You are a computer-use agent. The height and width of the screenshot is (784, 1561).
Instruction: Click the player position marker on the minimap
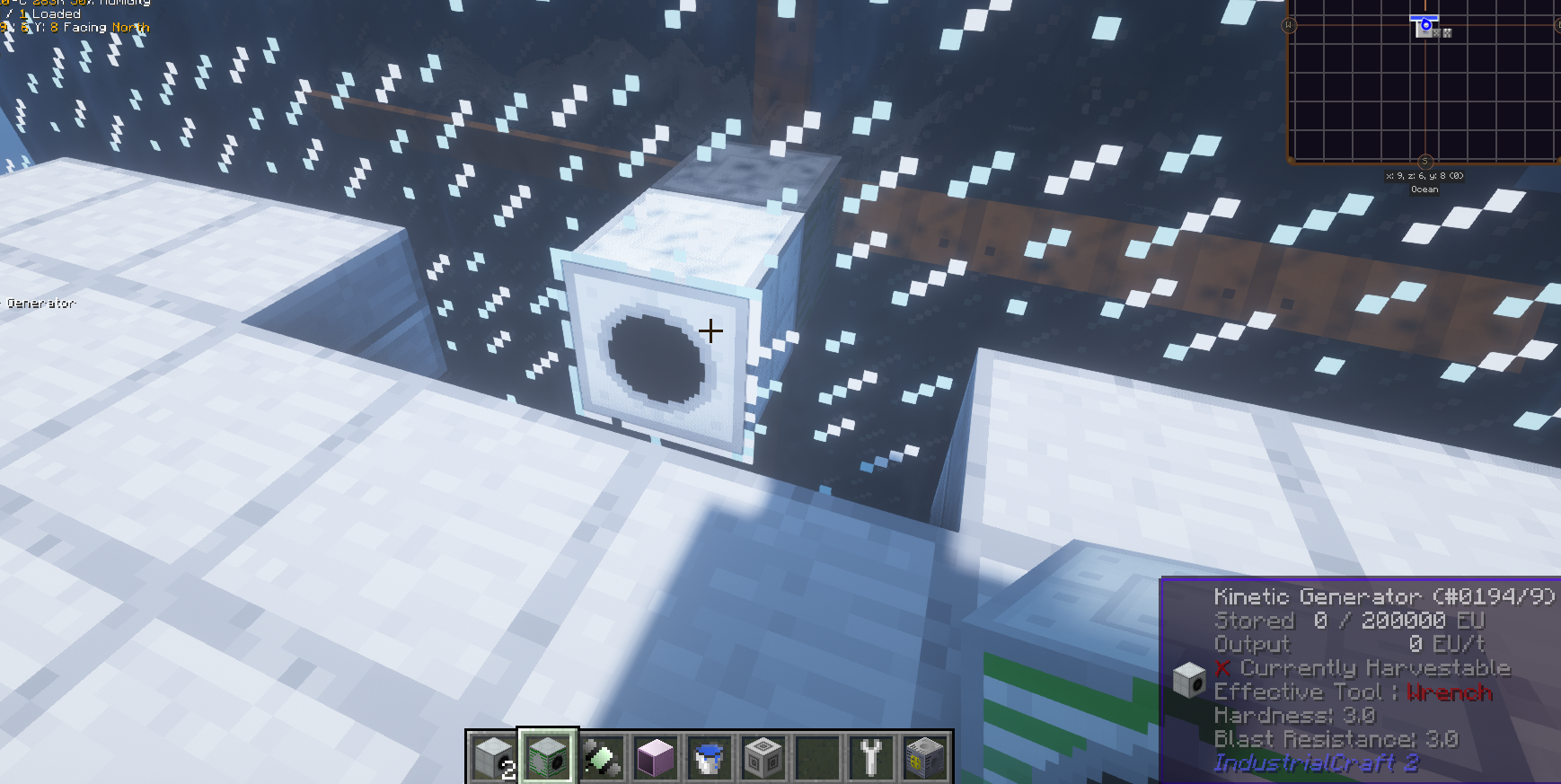click(x=1426, y=25)
